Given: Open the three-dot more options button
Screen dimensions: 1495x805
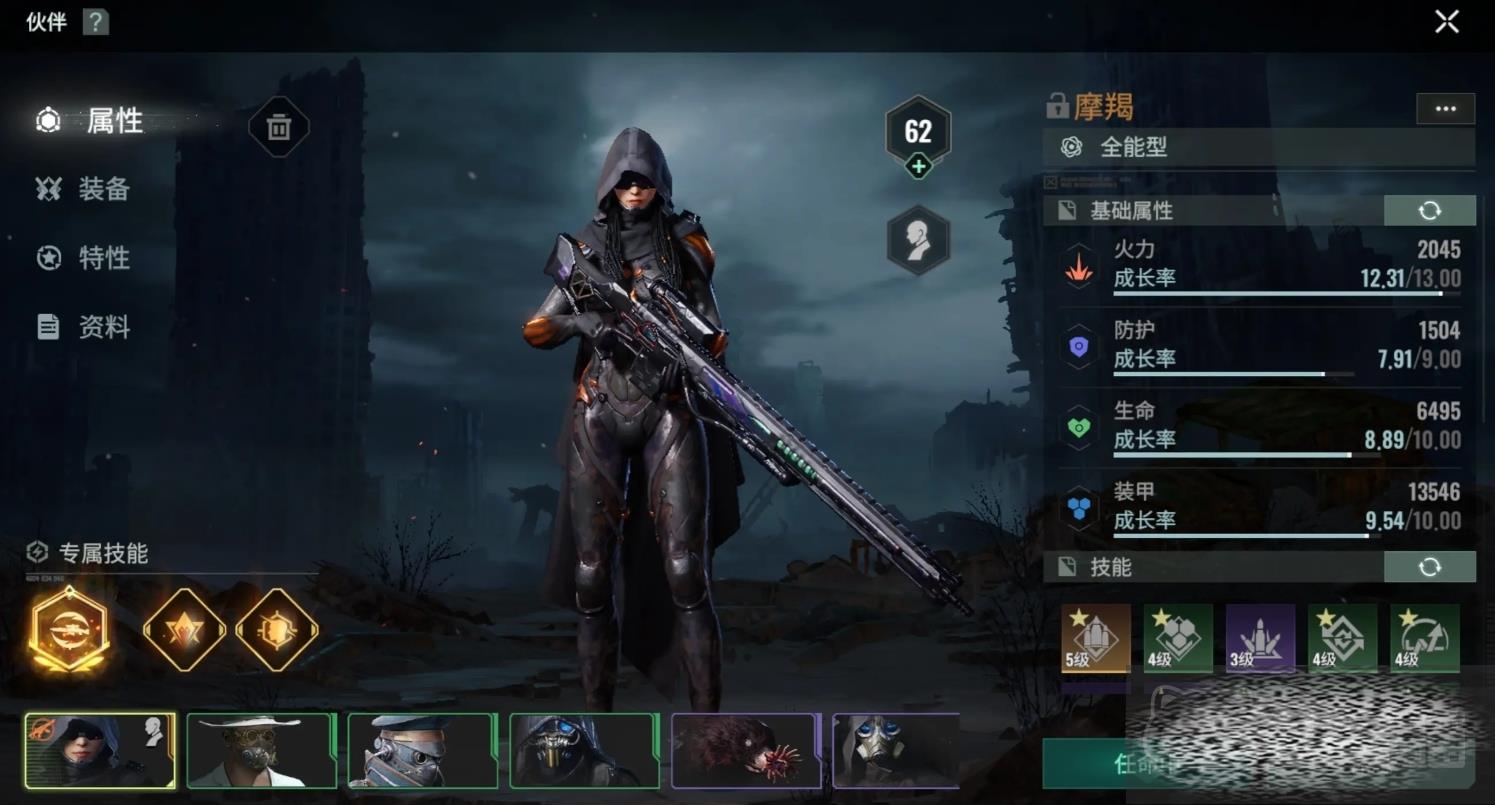Looking at the screenshot, I should pos(1445,109).
